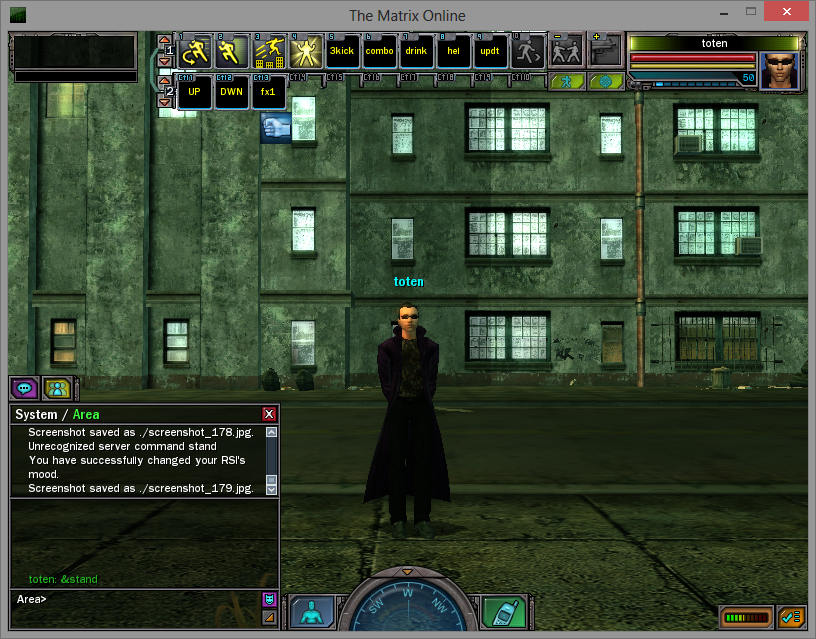Activate the fx1 macro slot
The width and height of the screenshot is (816, 639).
coord(268,93)
